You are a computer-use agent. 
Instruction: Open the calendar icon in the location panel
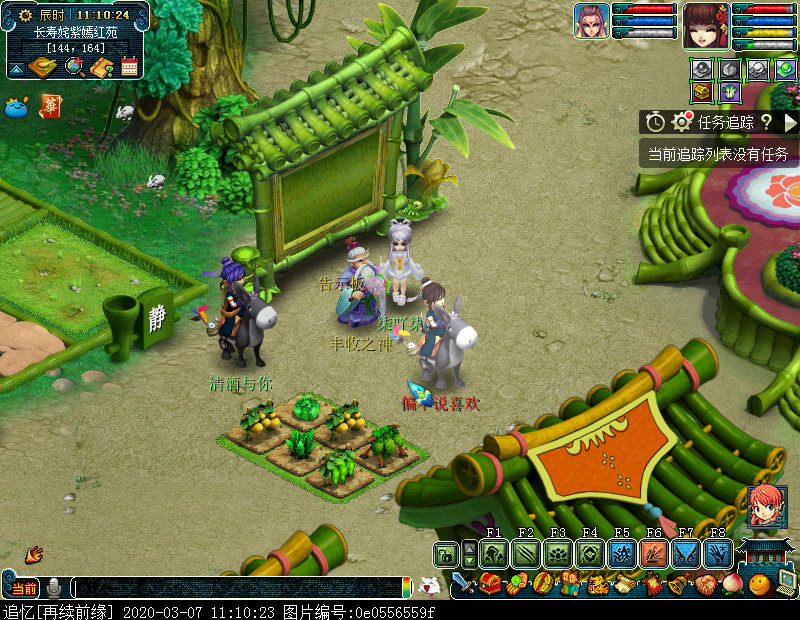coord(129,67)
